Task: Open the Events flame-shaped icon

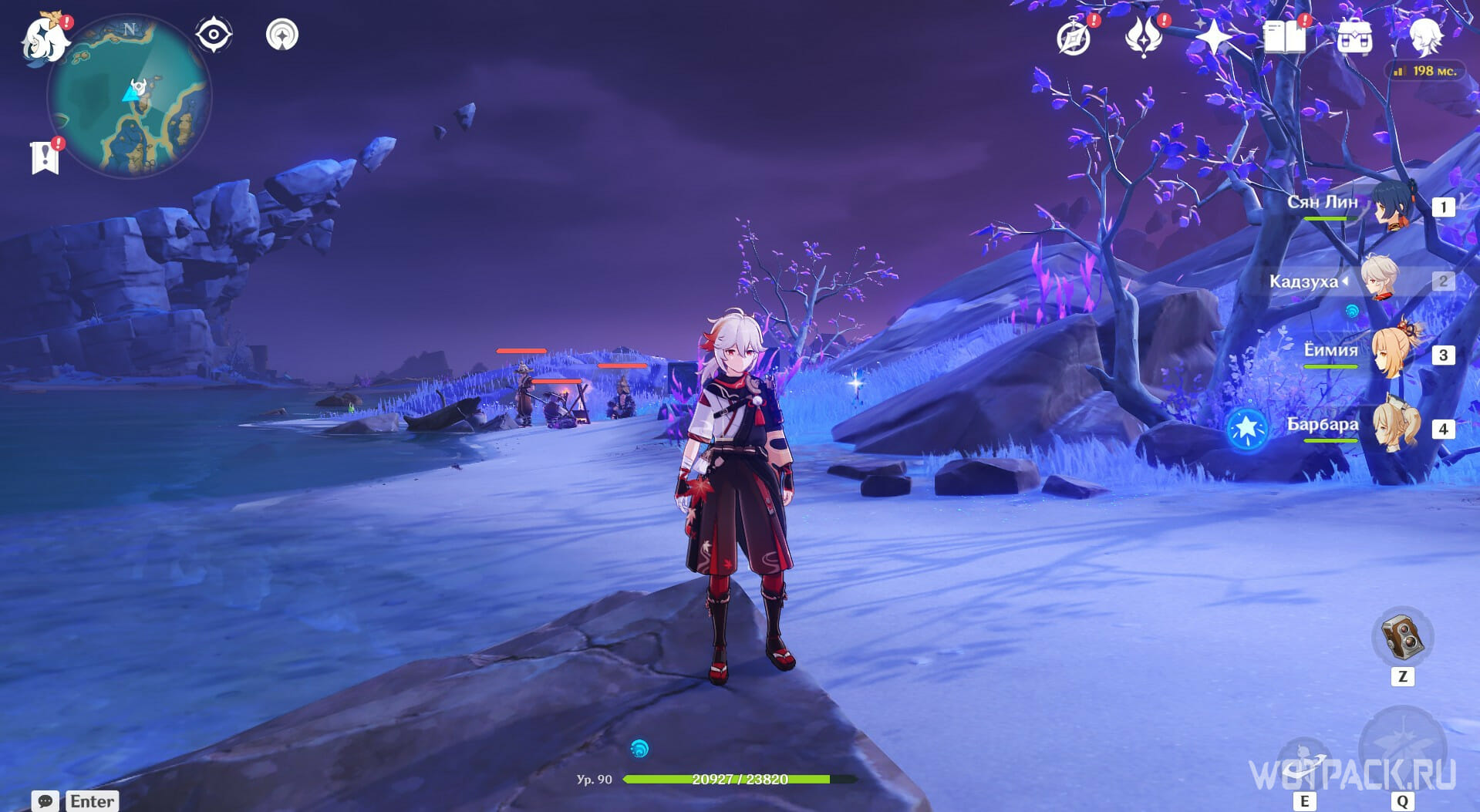Action: (x=1143, y=37)
